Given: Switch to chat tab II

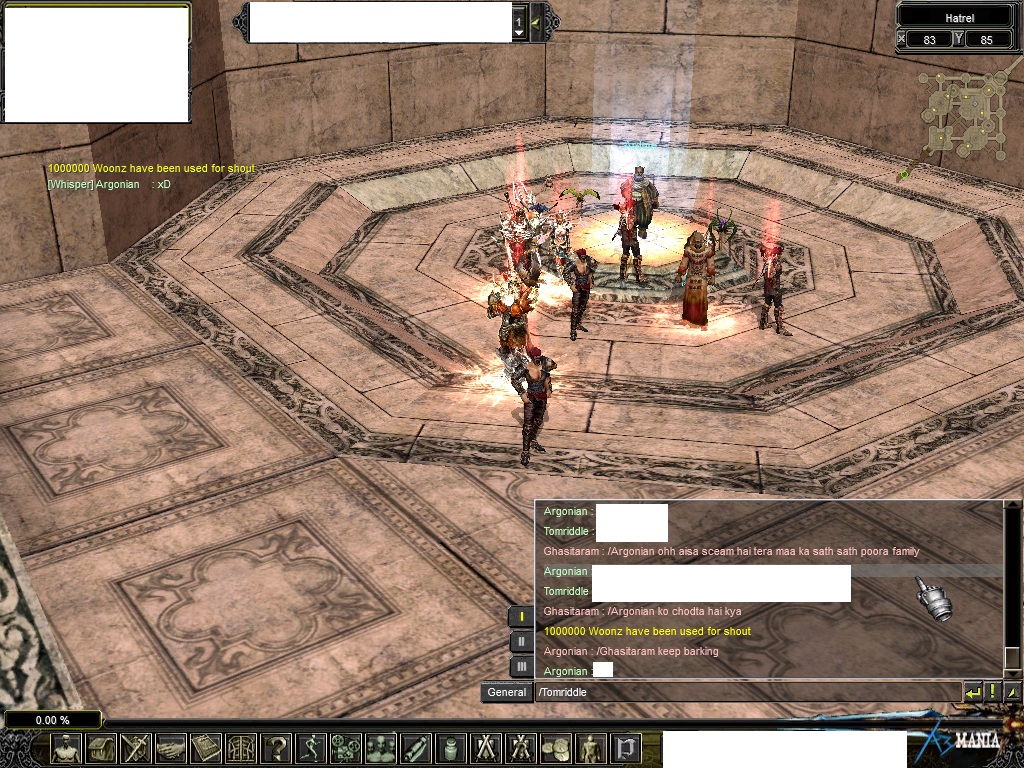Looking at the screenshot, I should pos(521,642).
